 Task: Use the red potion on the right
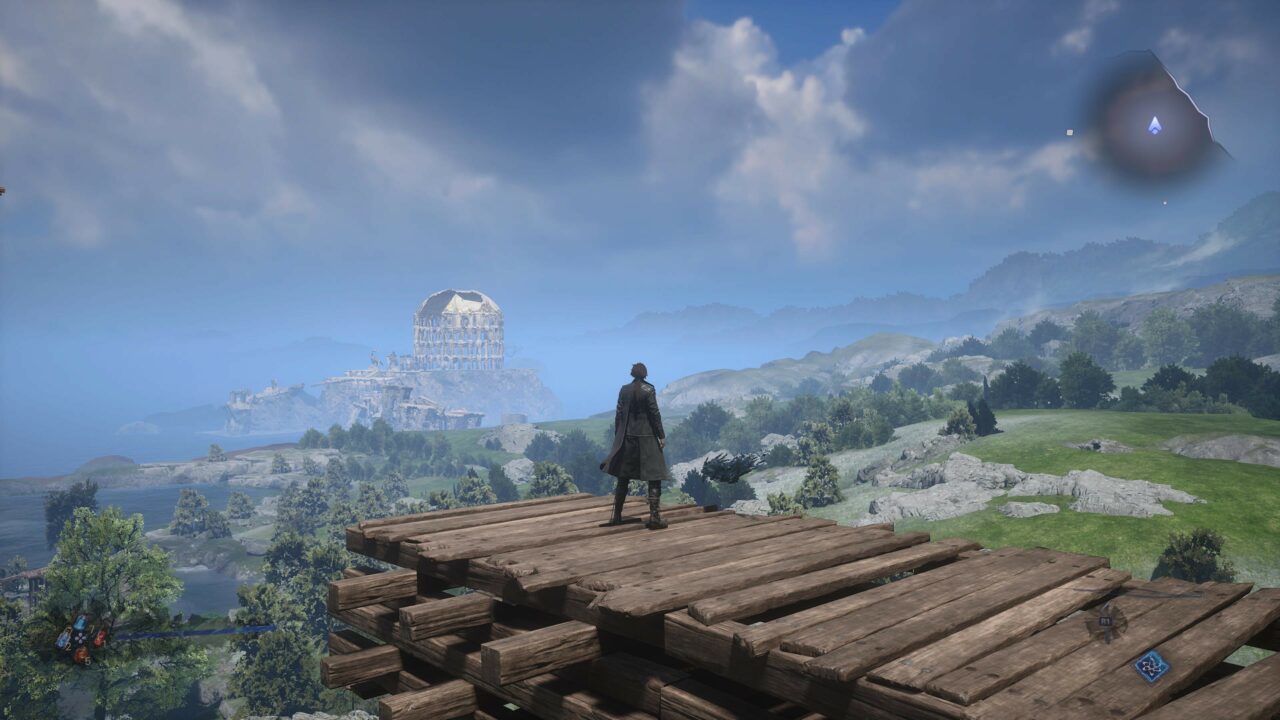coord(100,637)
